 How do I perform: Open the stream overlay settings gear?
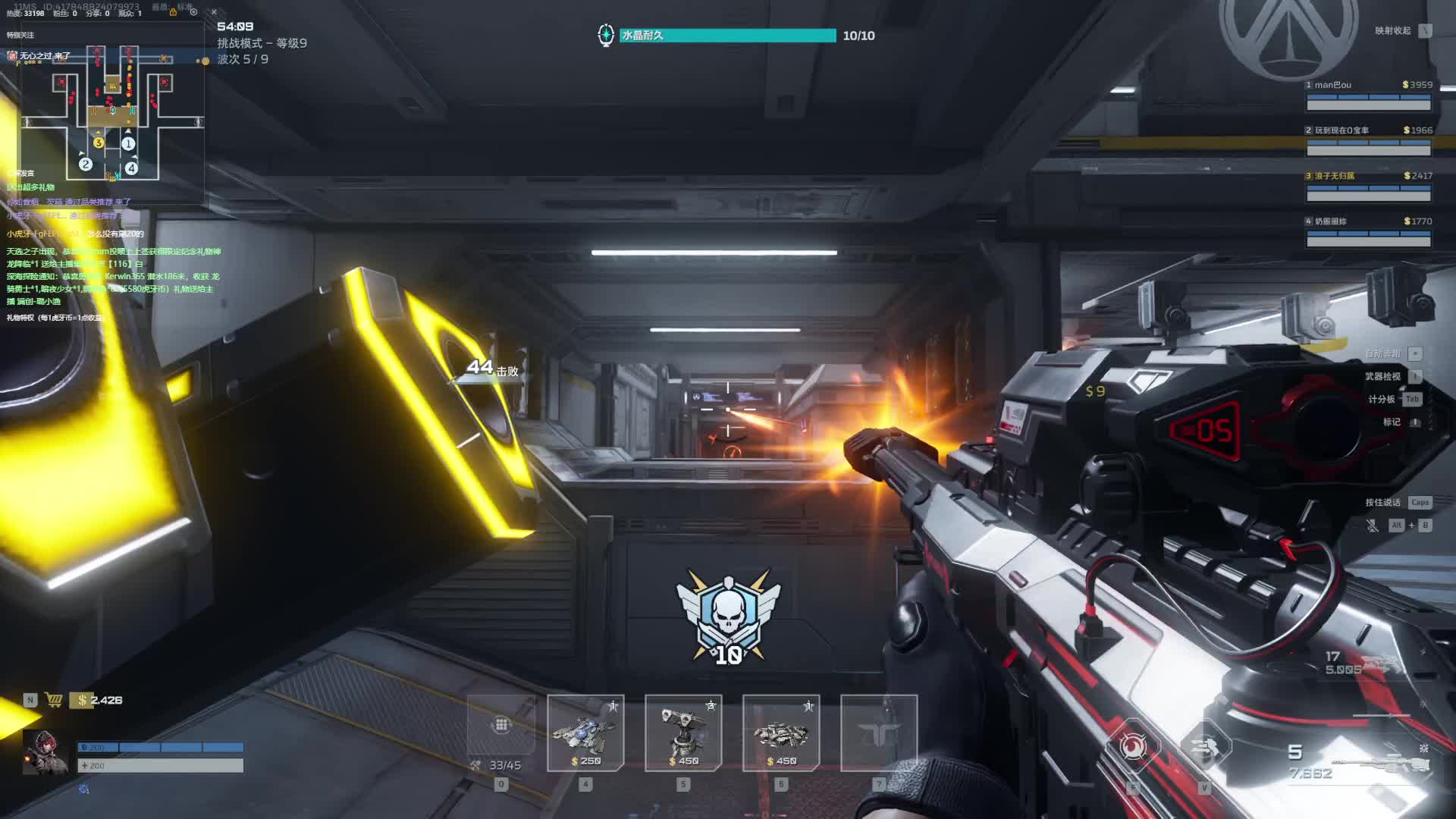tap(193, 11)
